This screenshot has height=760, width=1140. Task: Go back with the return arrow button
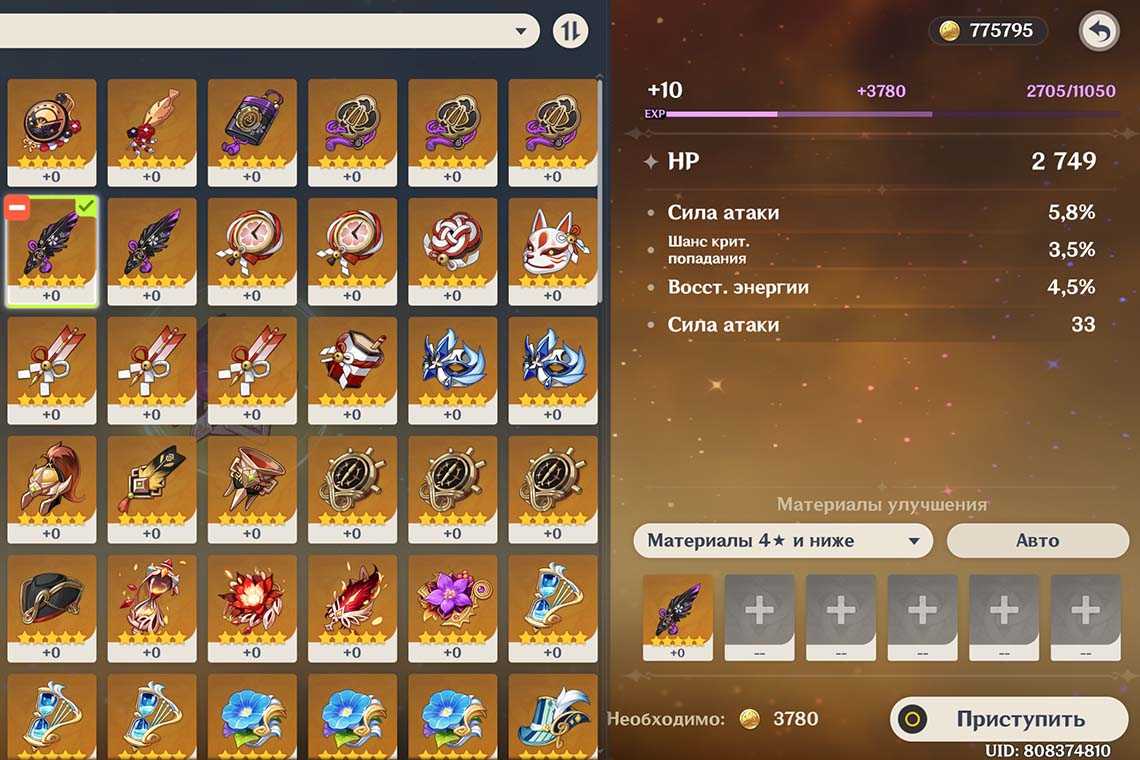1098,31
